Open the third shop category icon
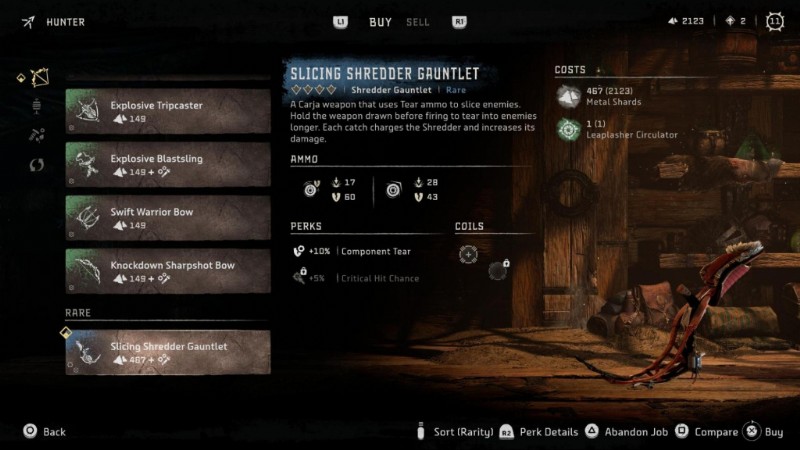This screenshot has height=450, width=800. 38,134
